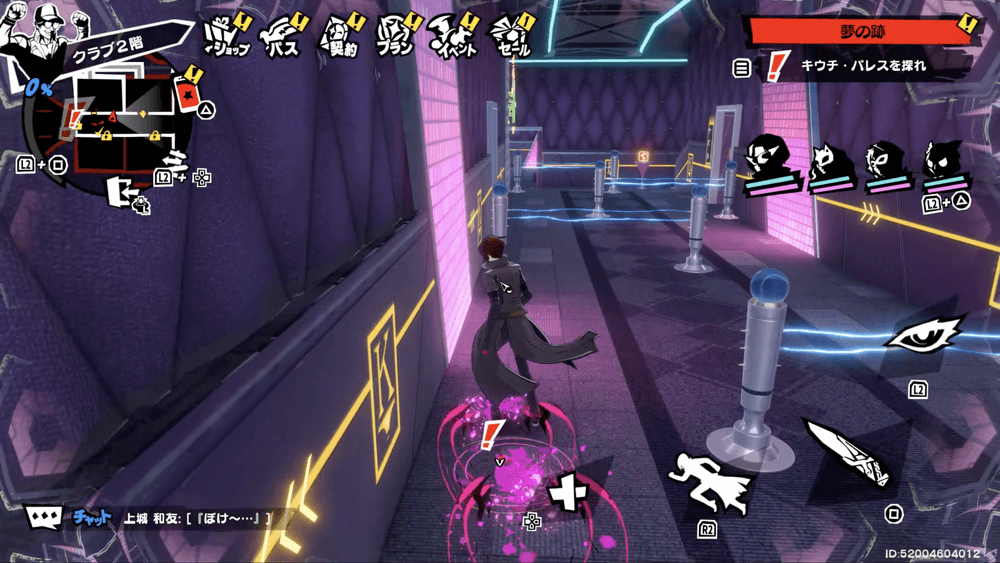Open the セール (Sale) menu
Image resolution: width=1000 pixels, height=563 pixels.
click(512, 38)
